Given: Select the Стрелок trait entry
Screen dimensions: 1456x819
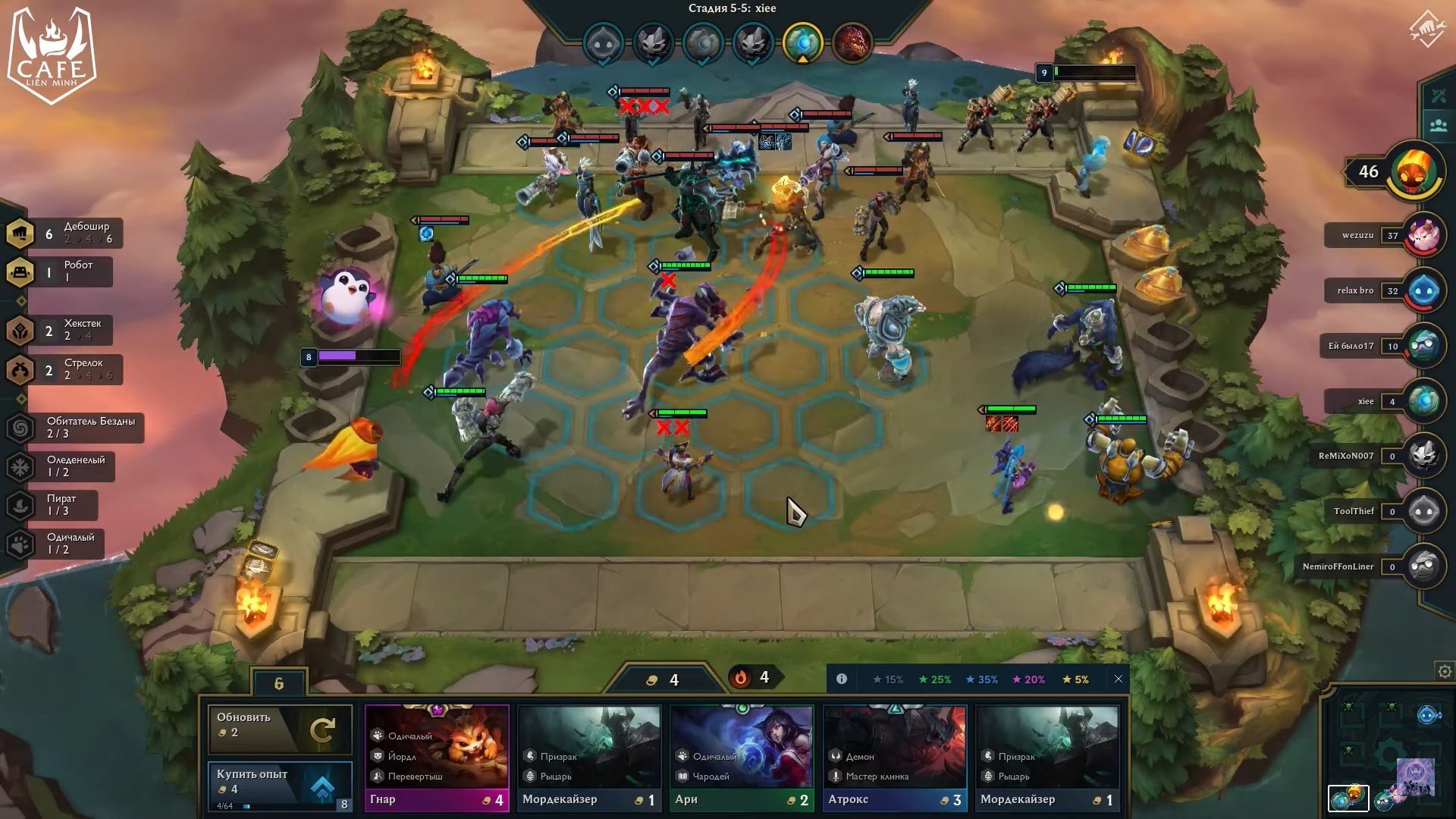Looking at the screenshot, I should tap(64, 369).
